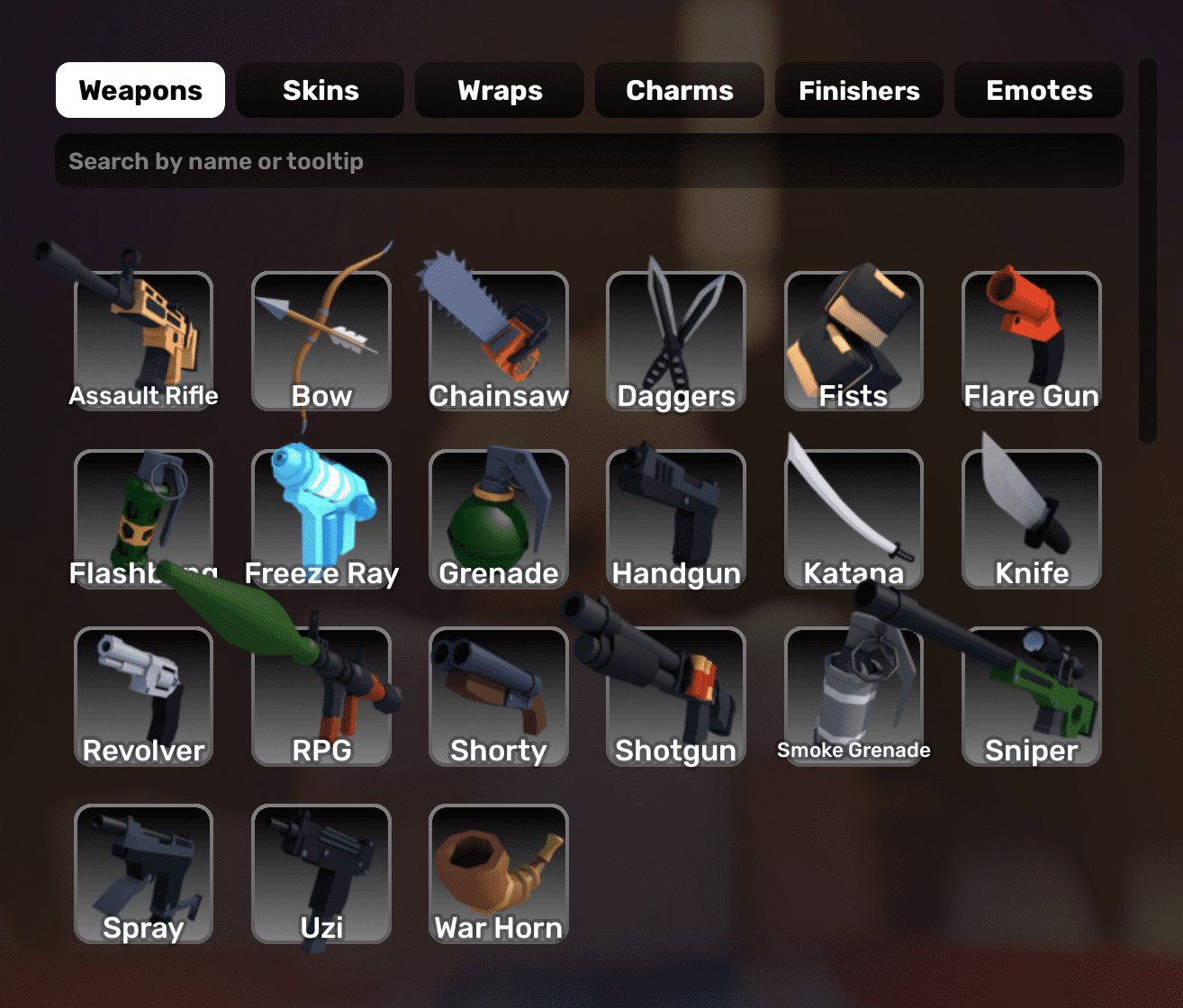The height and width of the screenshot is (1008, 1183).
Task: Select the Assault Rifle weapon
Action: (142, 342)
